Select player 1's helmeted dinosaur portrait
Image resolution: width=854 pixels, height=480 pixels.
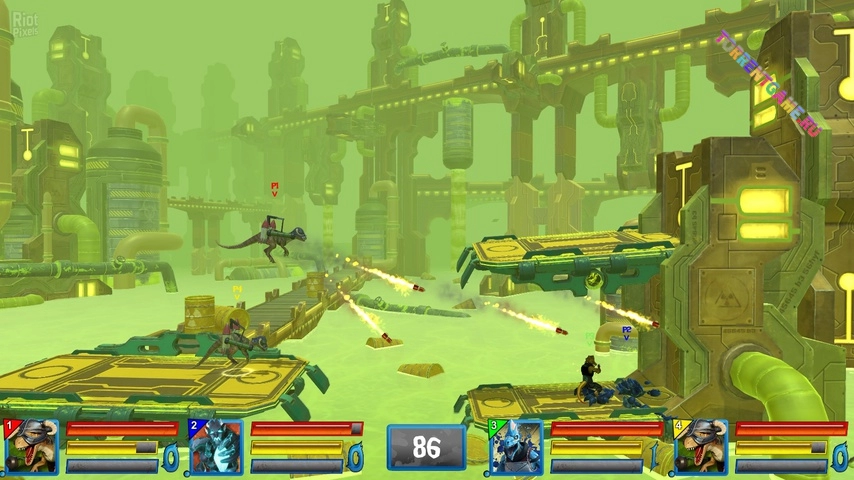[x=31, y=447]
